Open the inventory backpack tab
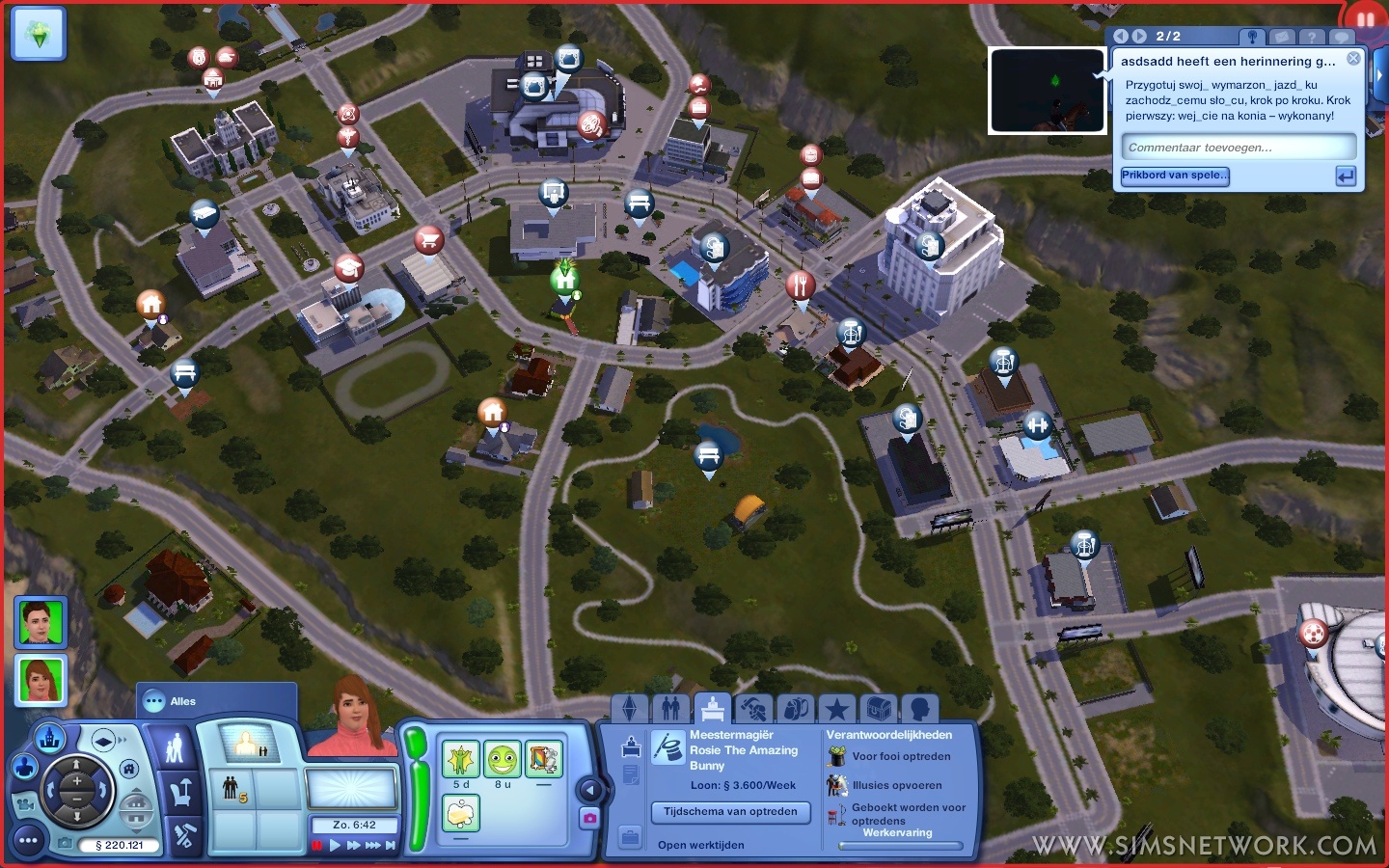The height and width of the screenshot is (868, 1389). pyautogui.click(x=795, y=709)
